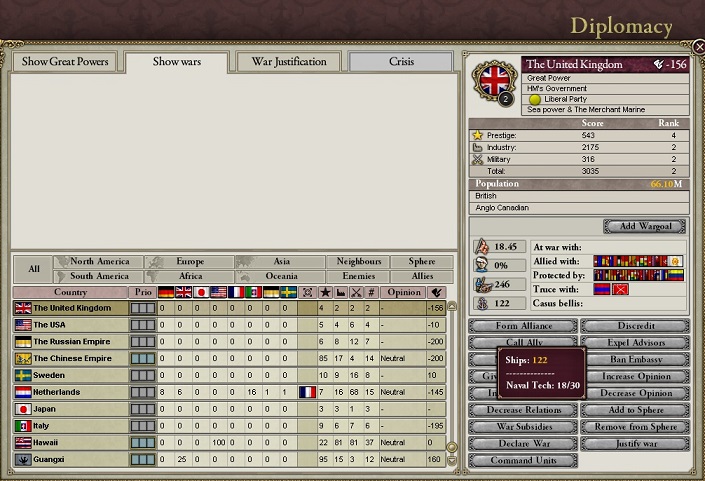Select The Russian Empire entry
The height and width of the screenshot is (481, 705).
pyautogui.click(x=70, y=342)
